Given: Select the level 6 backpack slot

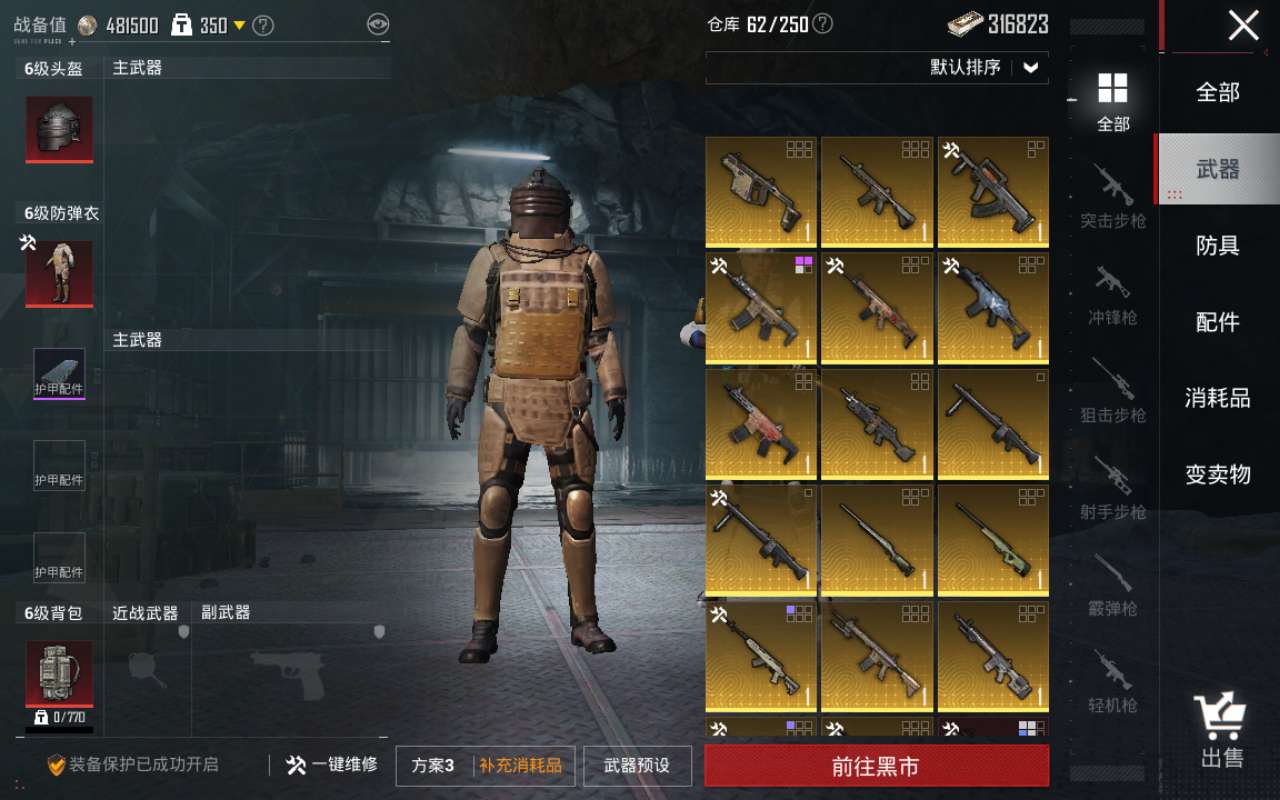Looking at the screenshot, I should pos(59,673).
